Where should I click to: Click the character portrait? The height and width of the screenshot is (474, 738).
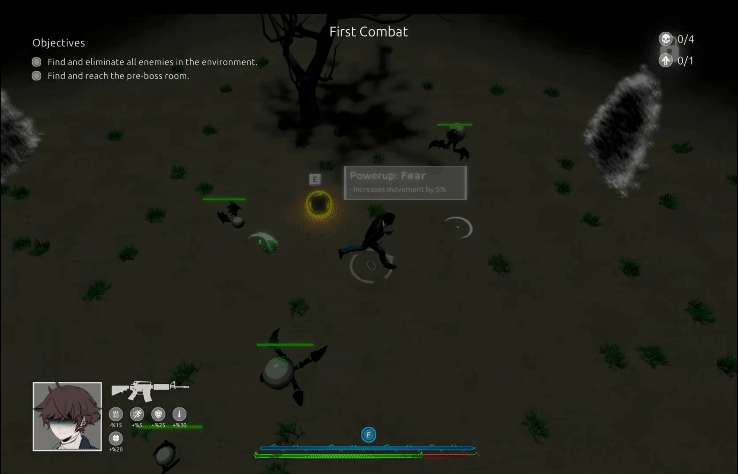[67, 416]
